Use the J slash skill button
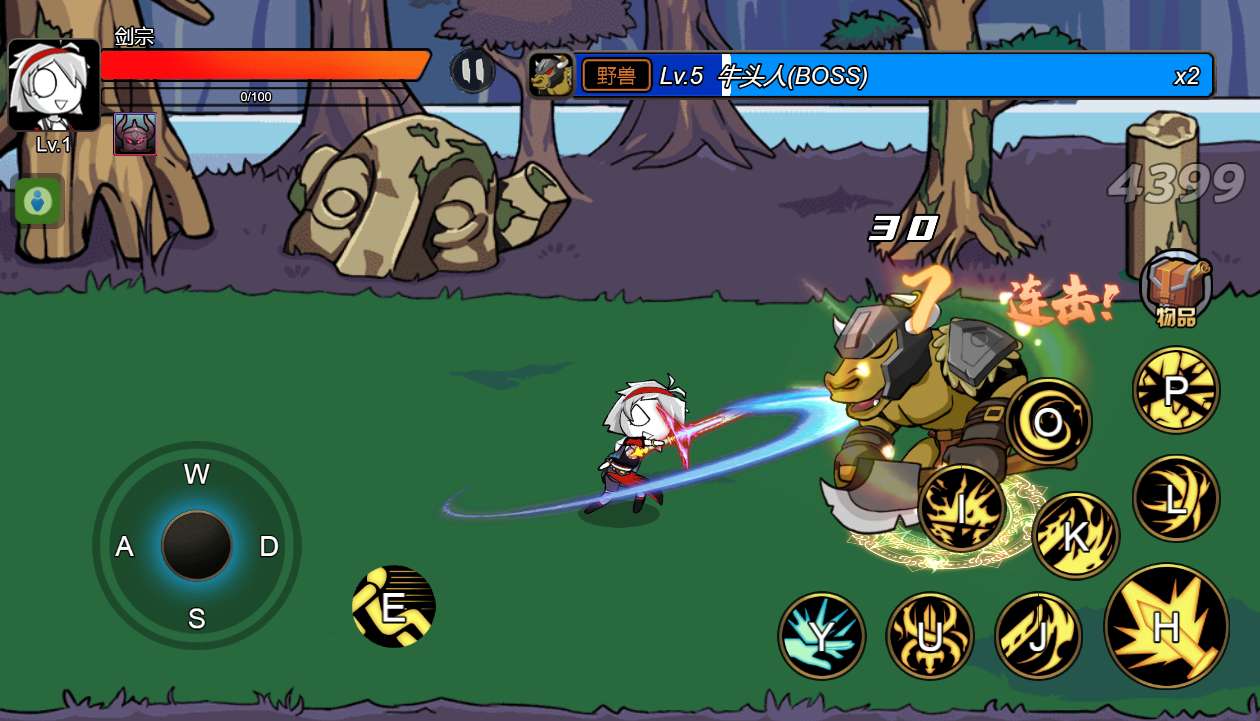The width and height of the screenshot is (1260, 721). 1038,635
